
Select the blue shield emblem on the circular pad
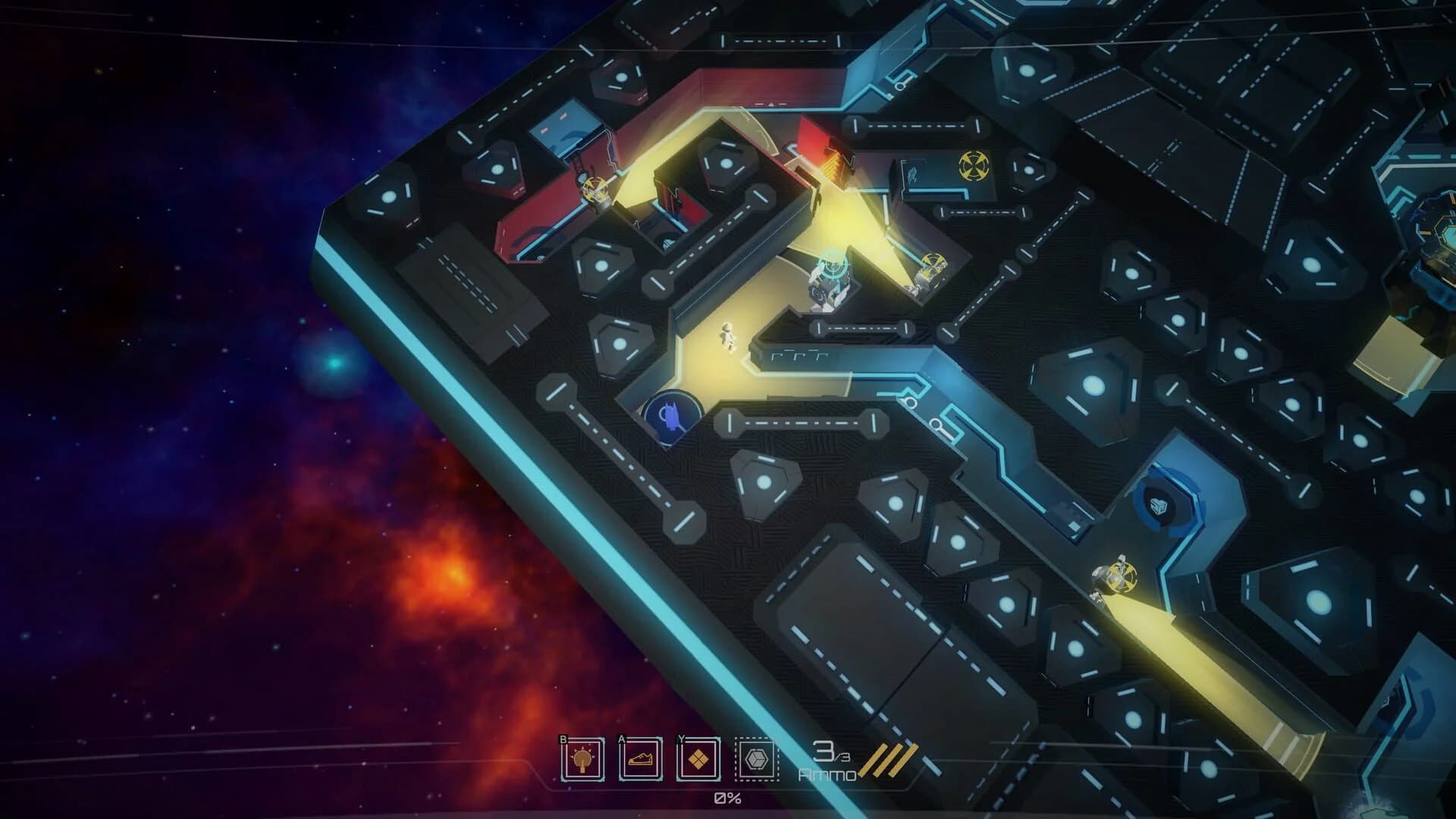tap(1159, 506)
